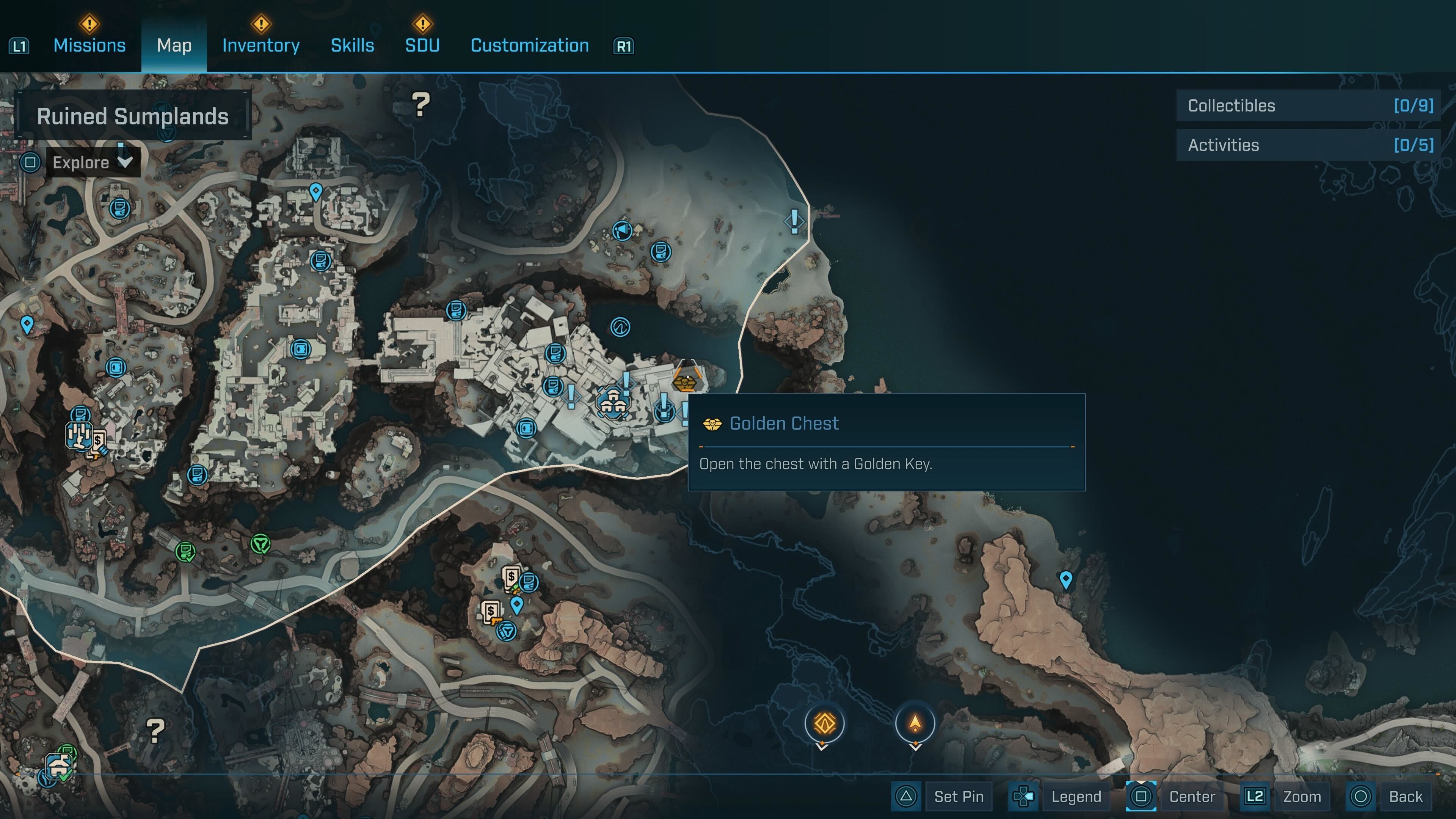Select the Skills tab

(x=352, y=45)
